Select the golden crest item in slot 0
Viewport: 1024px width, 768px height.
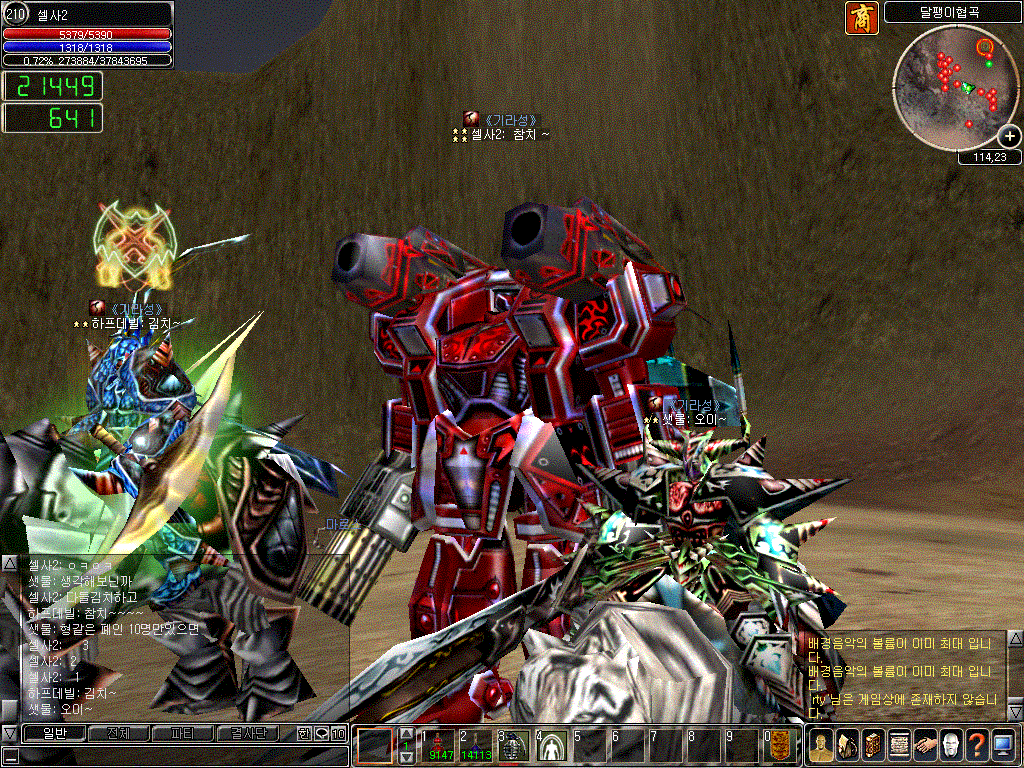(x=783, y=746)
